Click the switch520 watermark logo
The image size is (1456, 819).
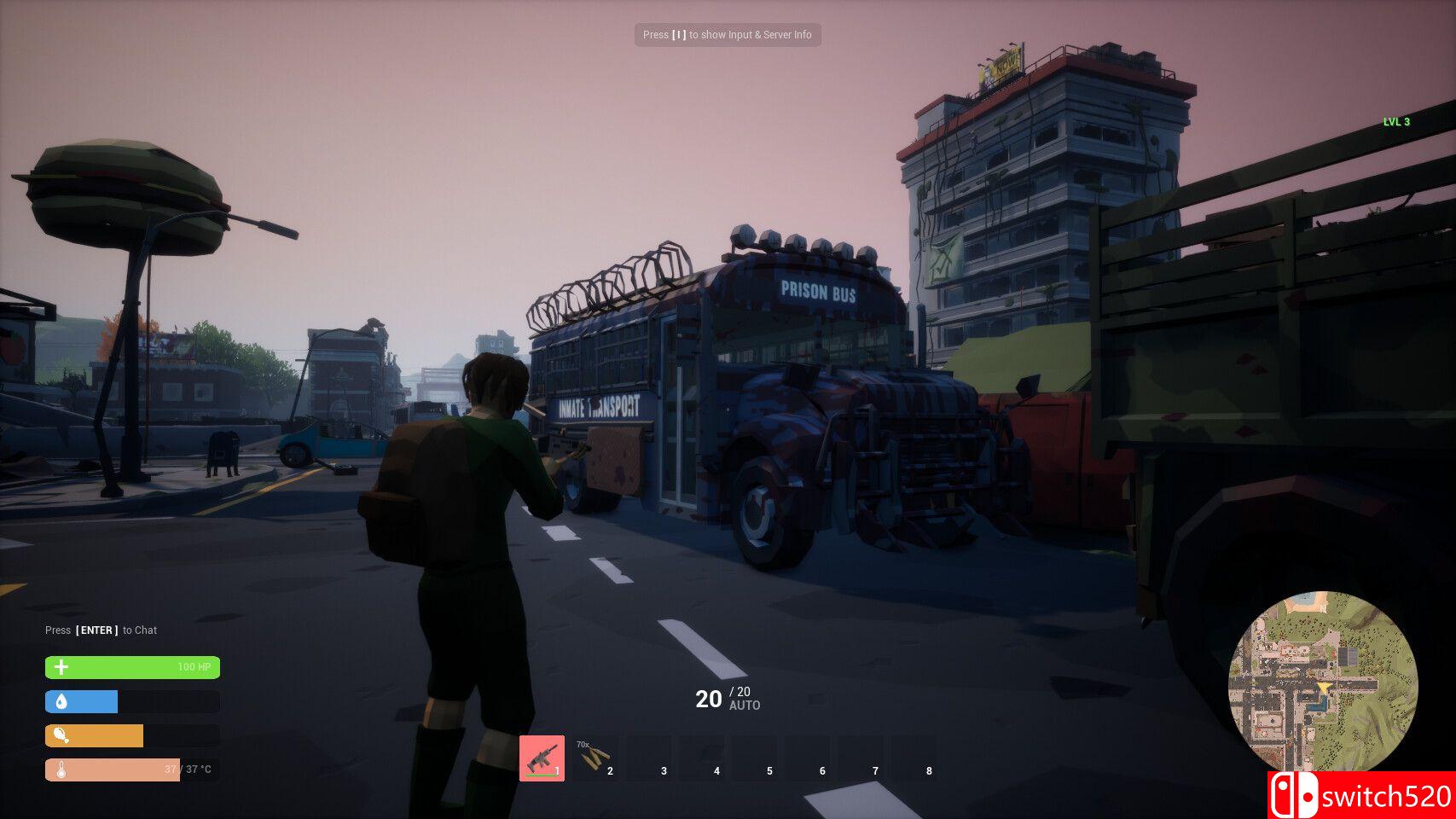pos(1362,795)
